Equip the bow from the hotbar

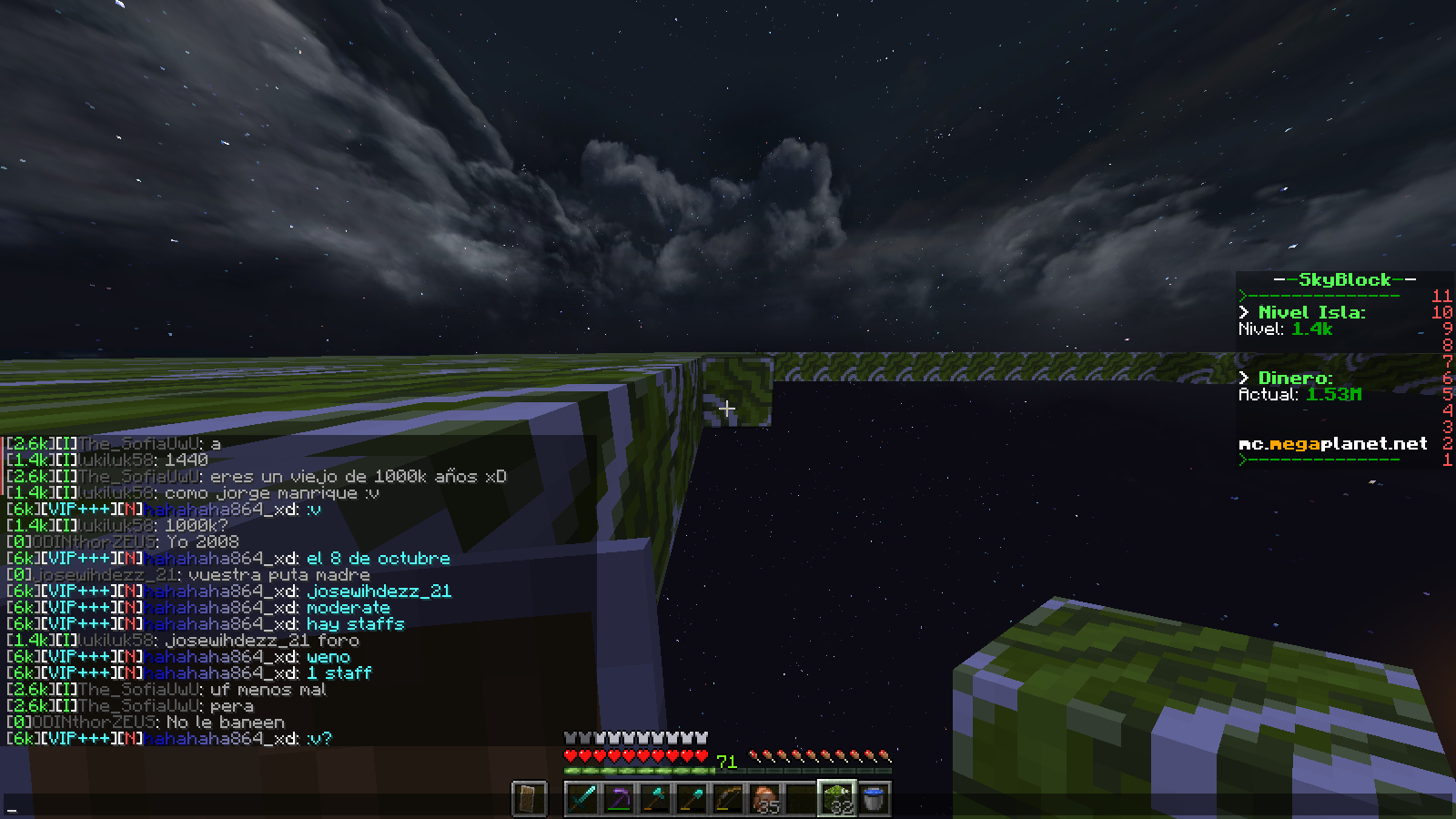(x=728, y=799)
